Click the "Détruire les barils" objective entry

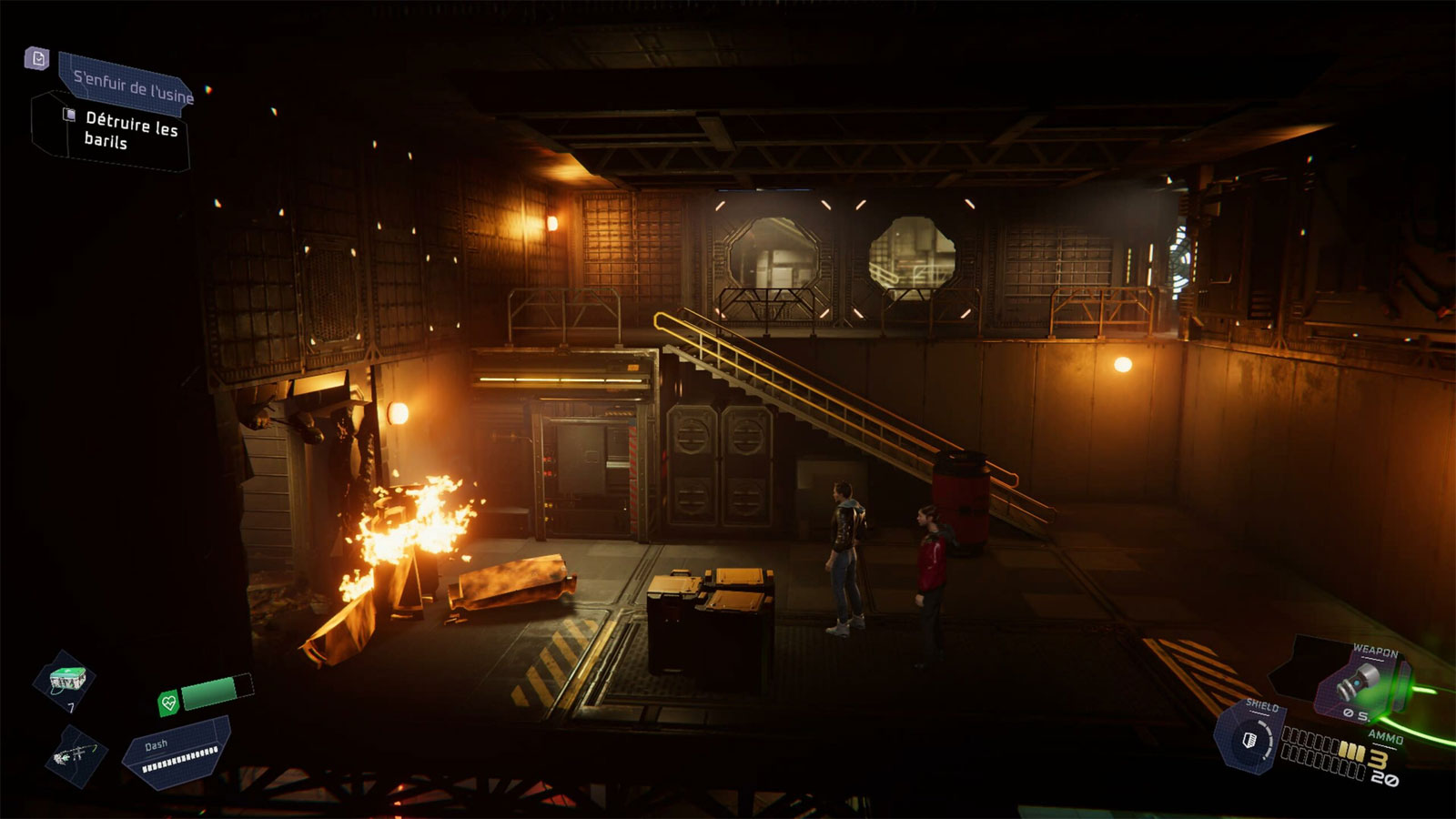point(128,130)
